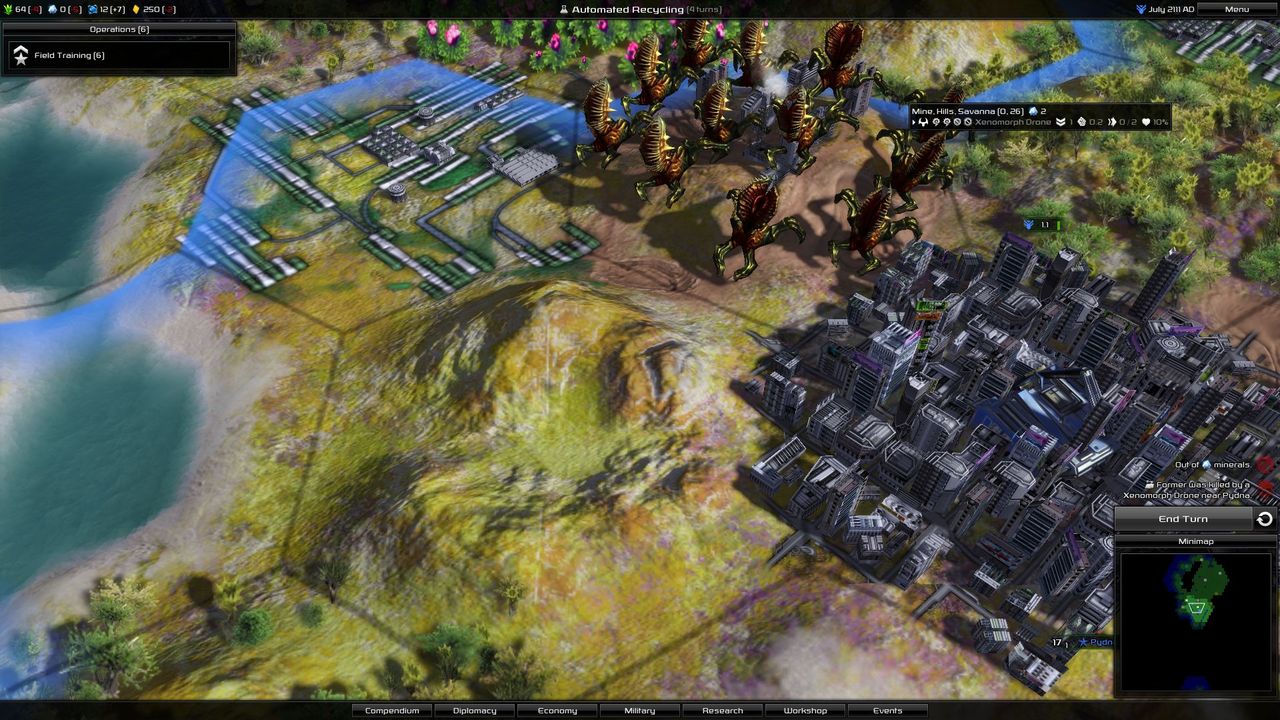Click the minerals icon in the tile tooltip
The image size is (1280, 720).
(x=1031, y=110)
